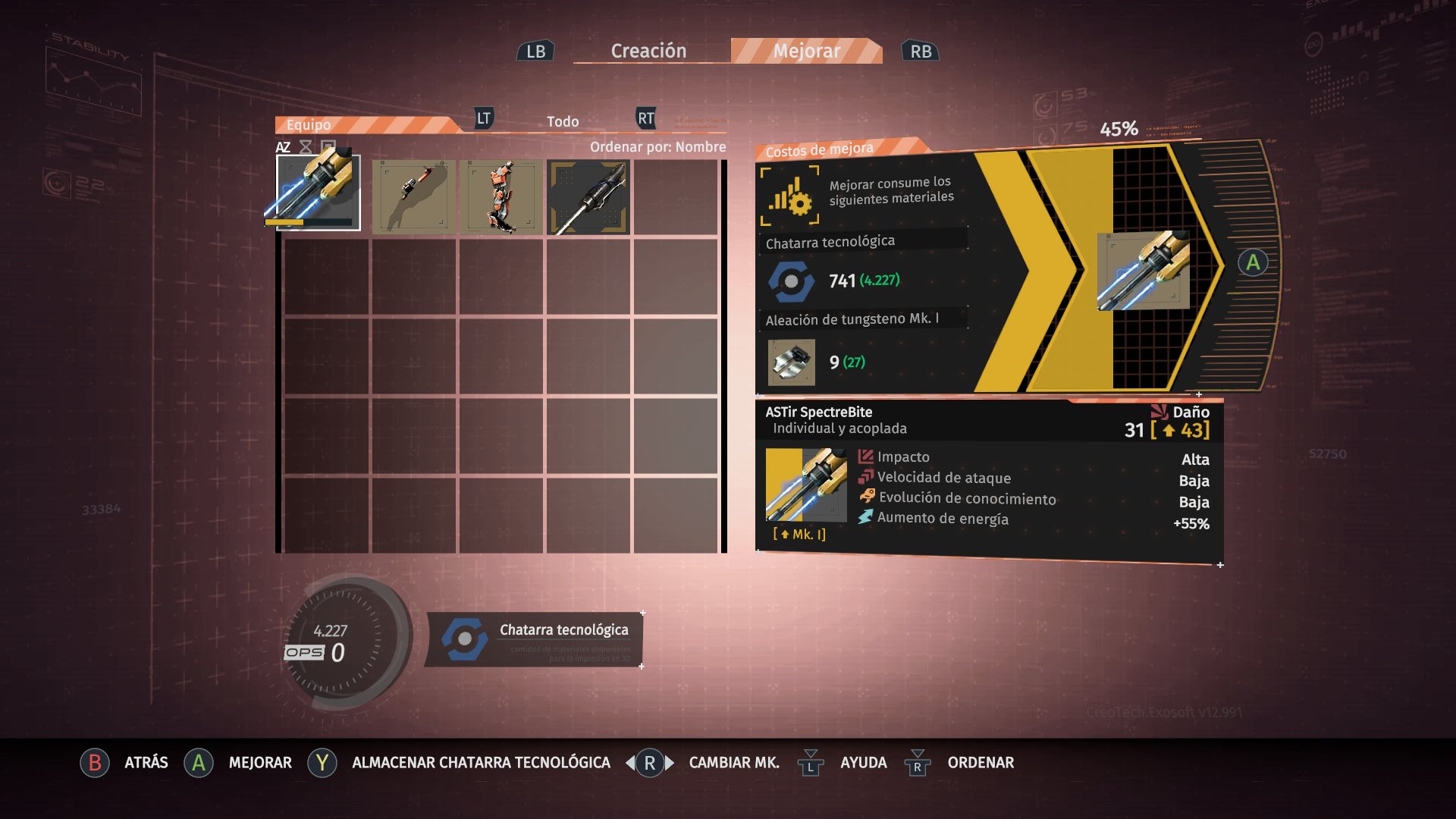The width and height of the screenshot is (1456, 819).
Task: Select the ASTir SpectreBite slot with blue sparks
Action: (x=318, y=192)
